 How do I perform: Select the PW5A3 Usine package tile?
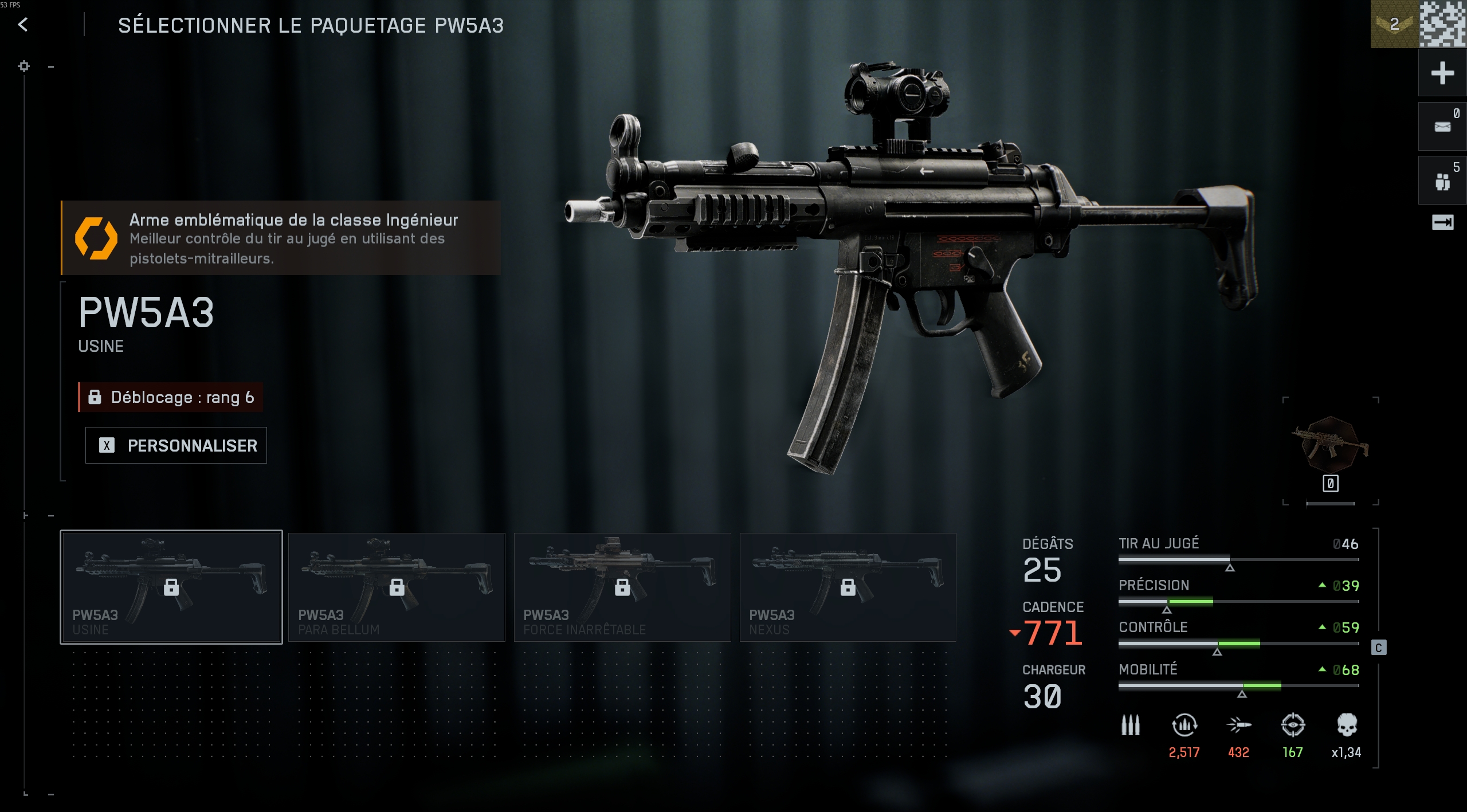[171, 587]
